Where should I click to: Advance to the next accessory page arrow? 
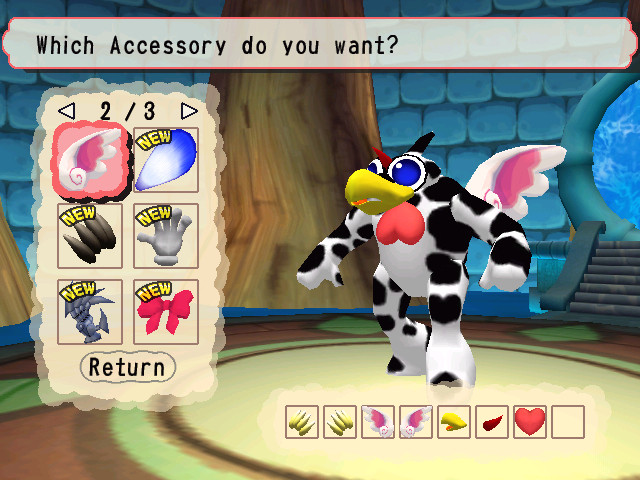click(x=189, y=109)
